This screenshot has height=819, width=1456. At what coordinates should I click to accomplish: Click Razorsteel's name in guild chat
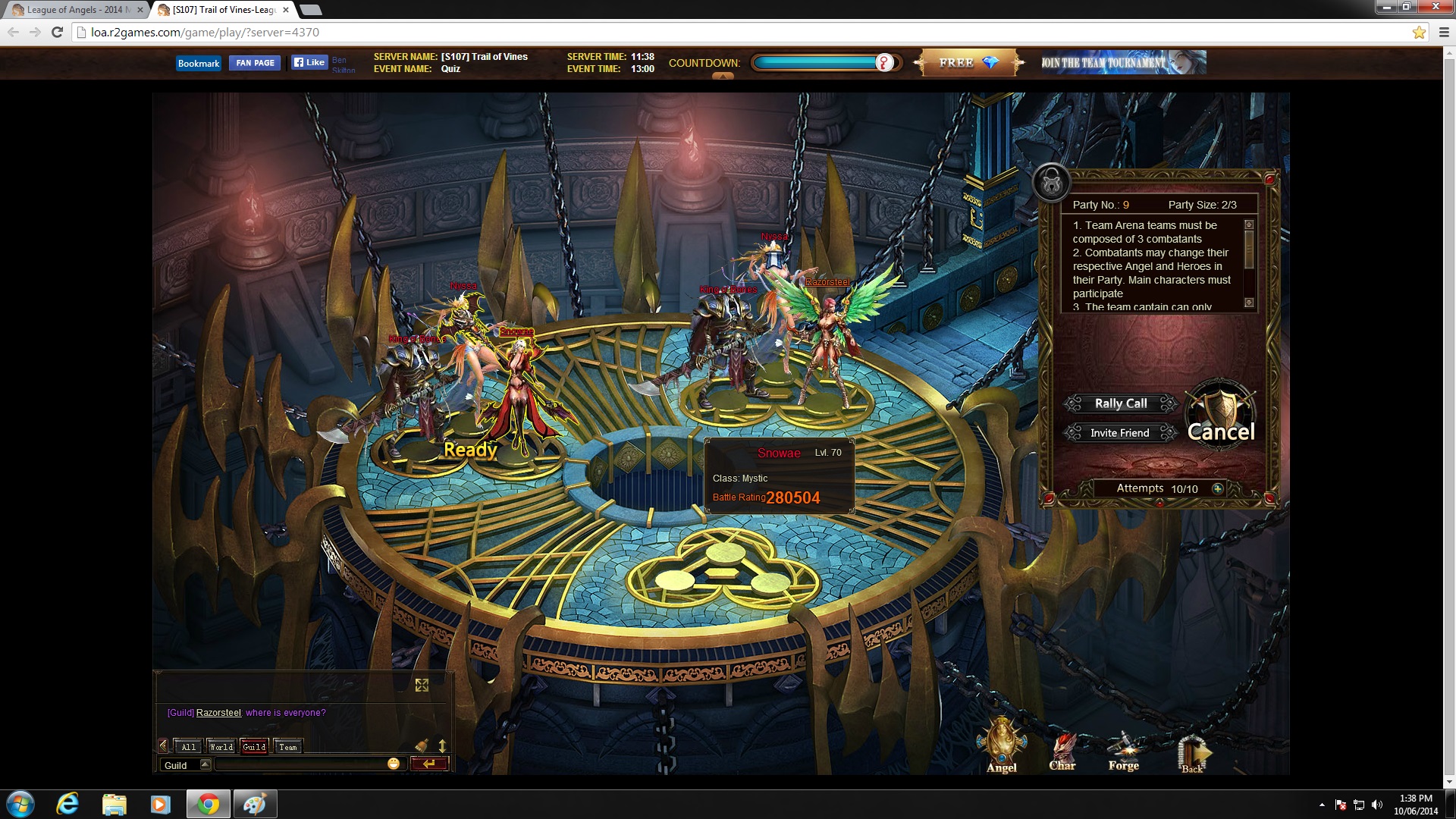[x=218, y=713]
